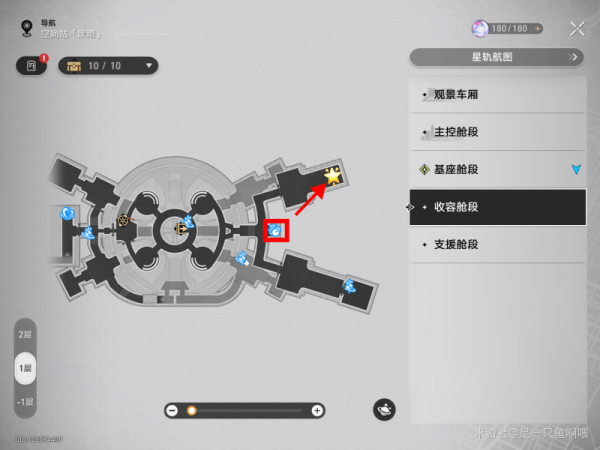Open the planet icon button near zoom bar
This screenshot has height=450, width=600.
tap(385, 409)
